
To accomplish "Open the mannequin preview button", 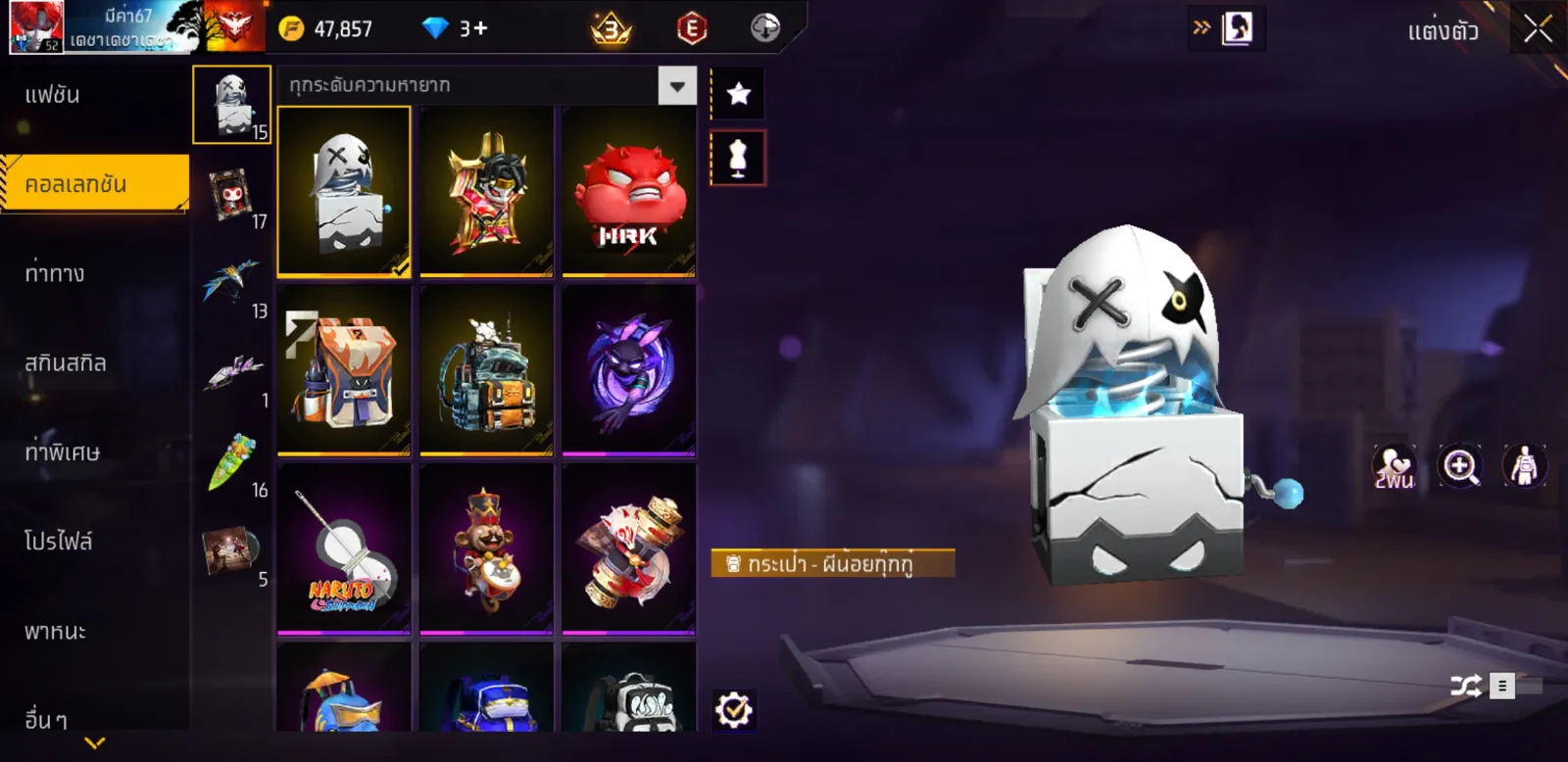I will (x=738, y=158).
